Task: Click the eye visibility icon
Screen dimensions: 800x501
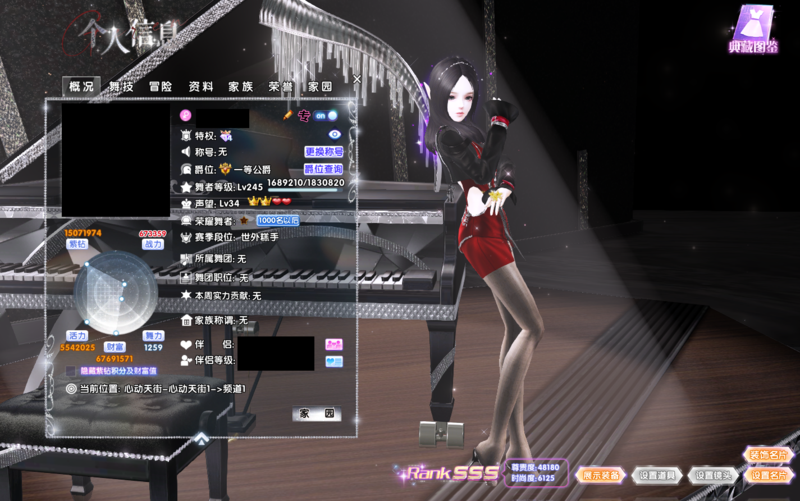Action: (x=335, y=134)
